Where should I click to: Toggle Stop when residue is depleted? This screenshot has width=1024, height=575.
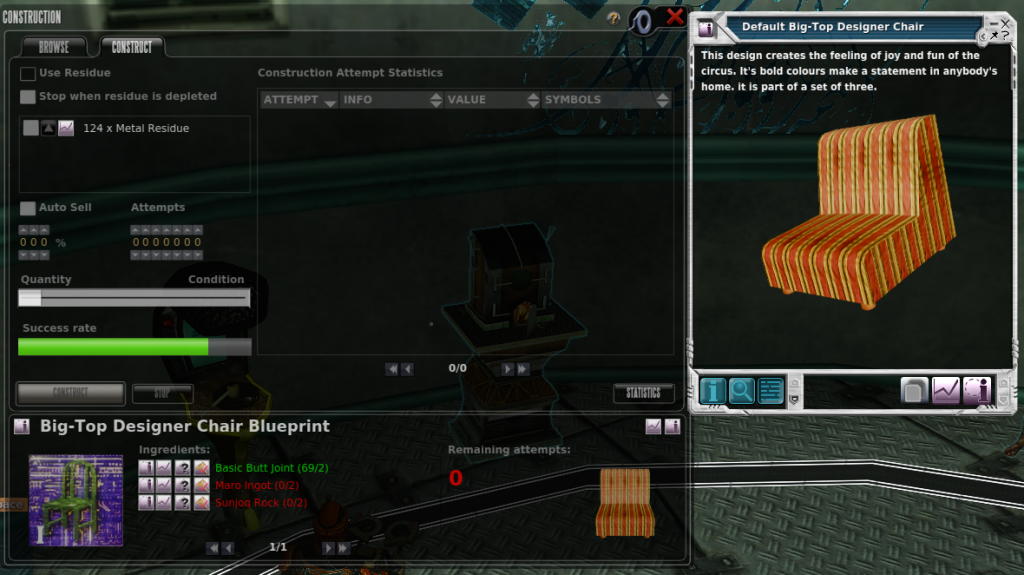click(x=28, y=97)
